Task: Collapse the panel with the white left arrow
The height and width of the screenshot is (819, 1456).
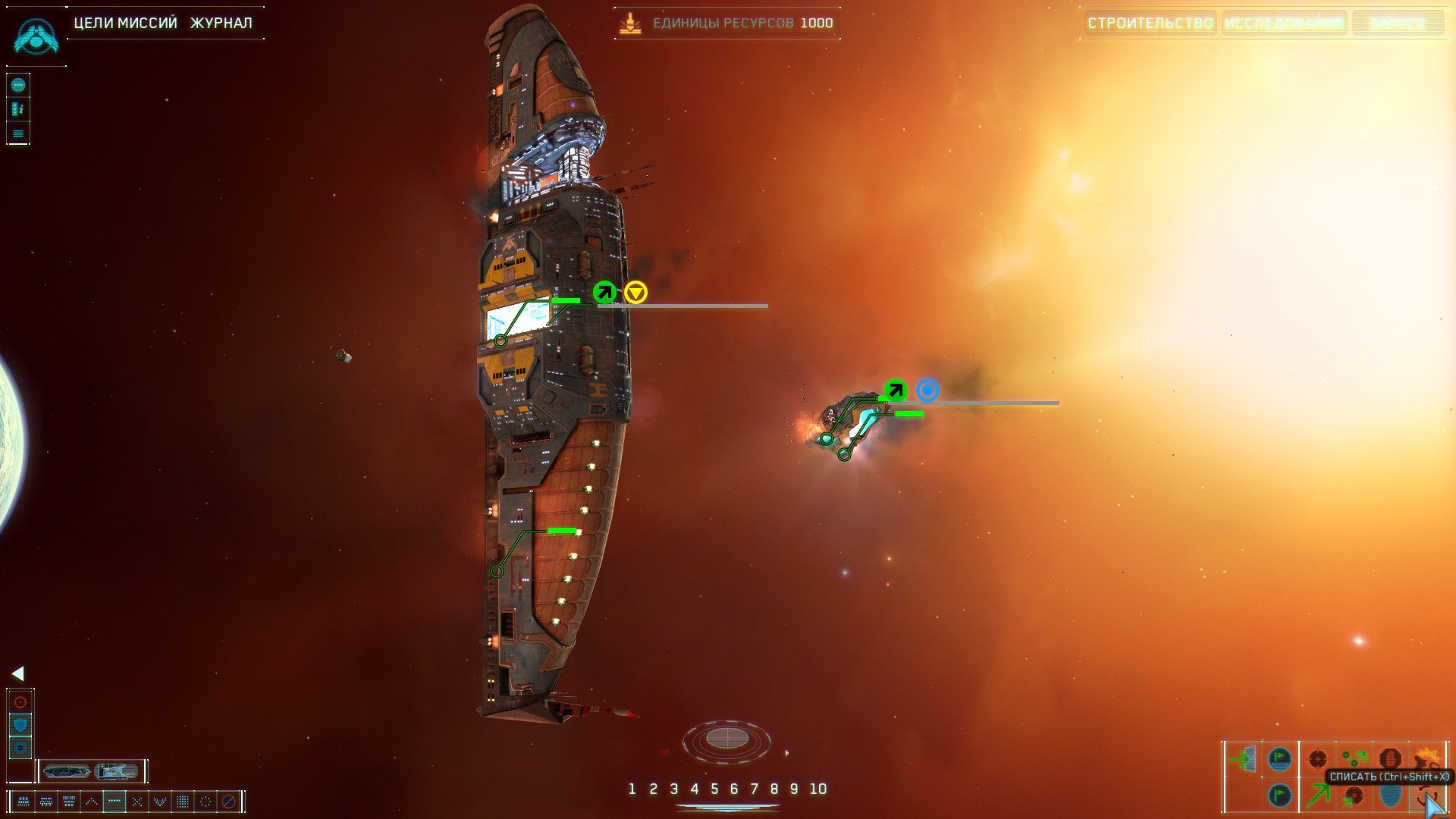Action: click(x=18, y=673)
